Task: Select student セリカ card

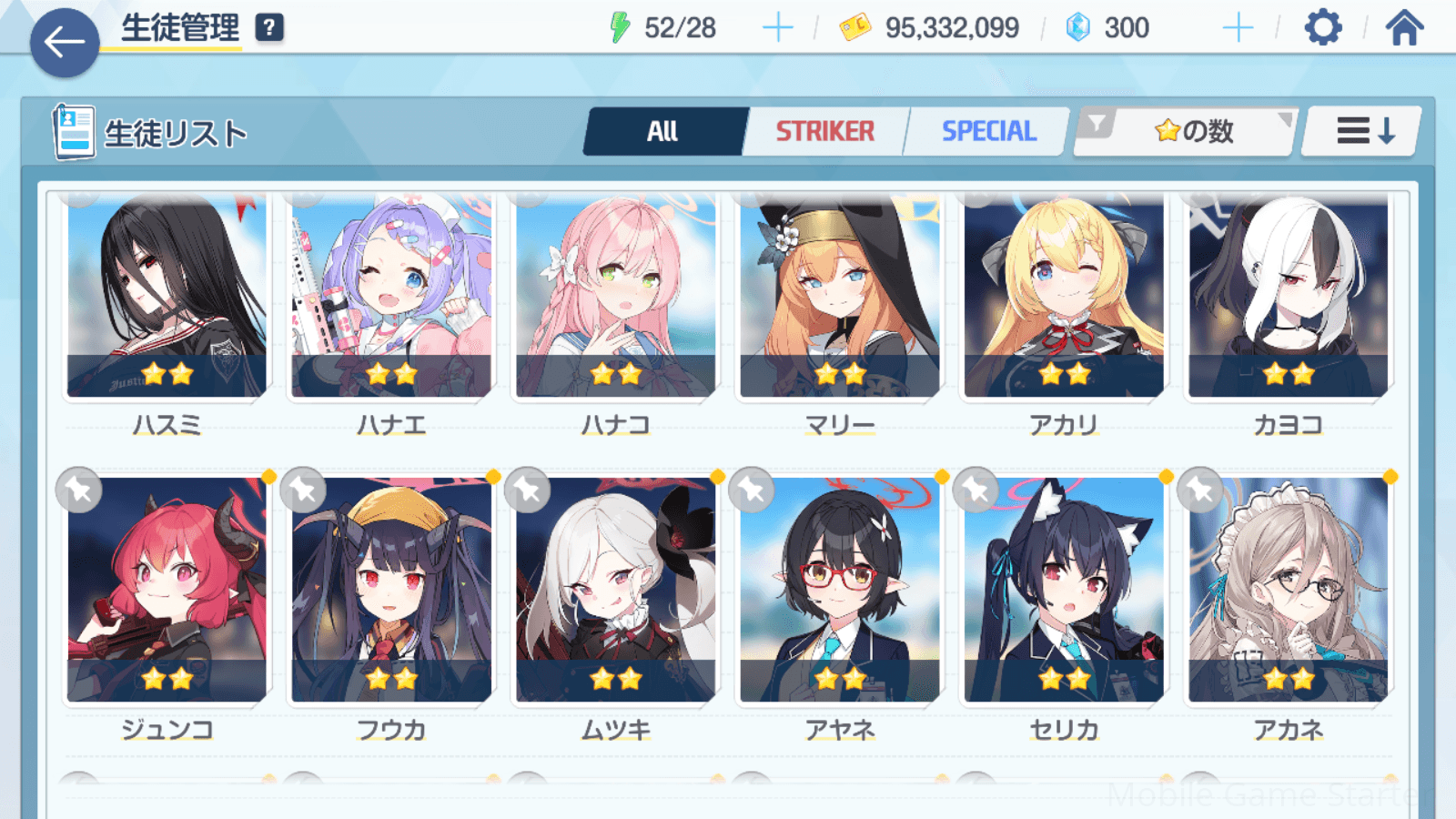Action: (1064, 590)
